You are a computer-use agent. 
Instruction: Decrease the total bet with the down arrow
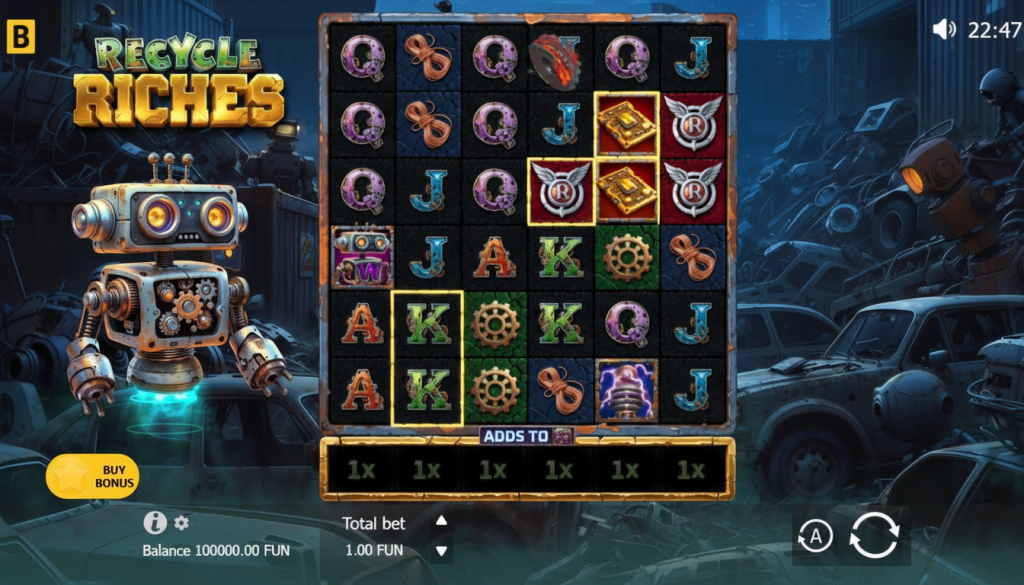(x=441, y=550)
